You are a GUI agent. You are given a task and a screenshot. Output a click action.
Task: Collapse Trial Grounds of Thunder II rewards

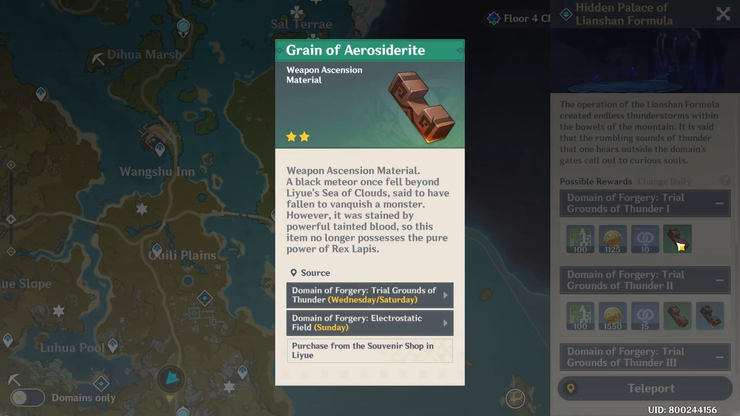720,280
